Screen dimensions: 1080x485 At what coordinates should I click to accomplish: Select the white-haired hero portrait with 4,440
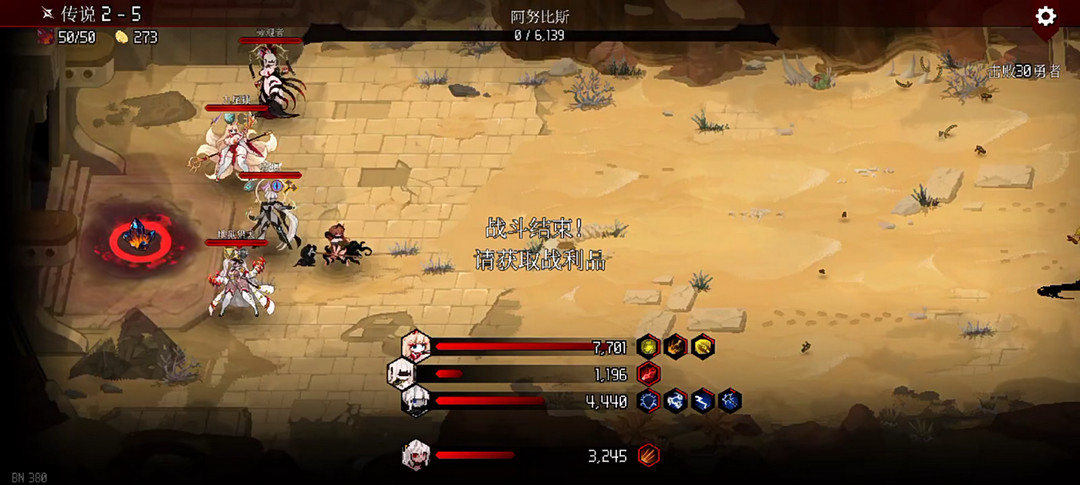(x=416, y=401)
